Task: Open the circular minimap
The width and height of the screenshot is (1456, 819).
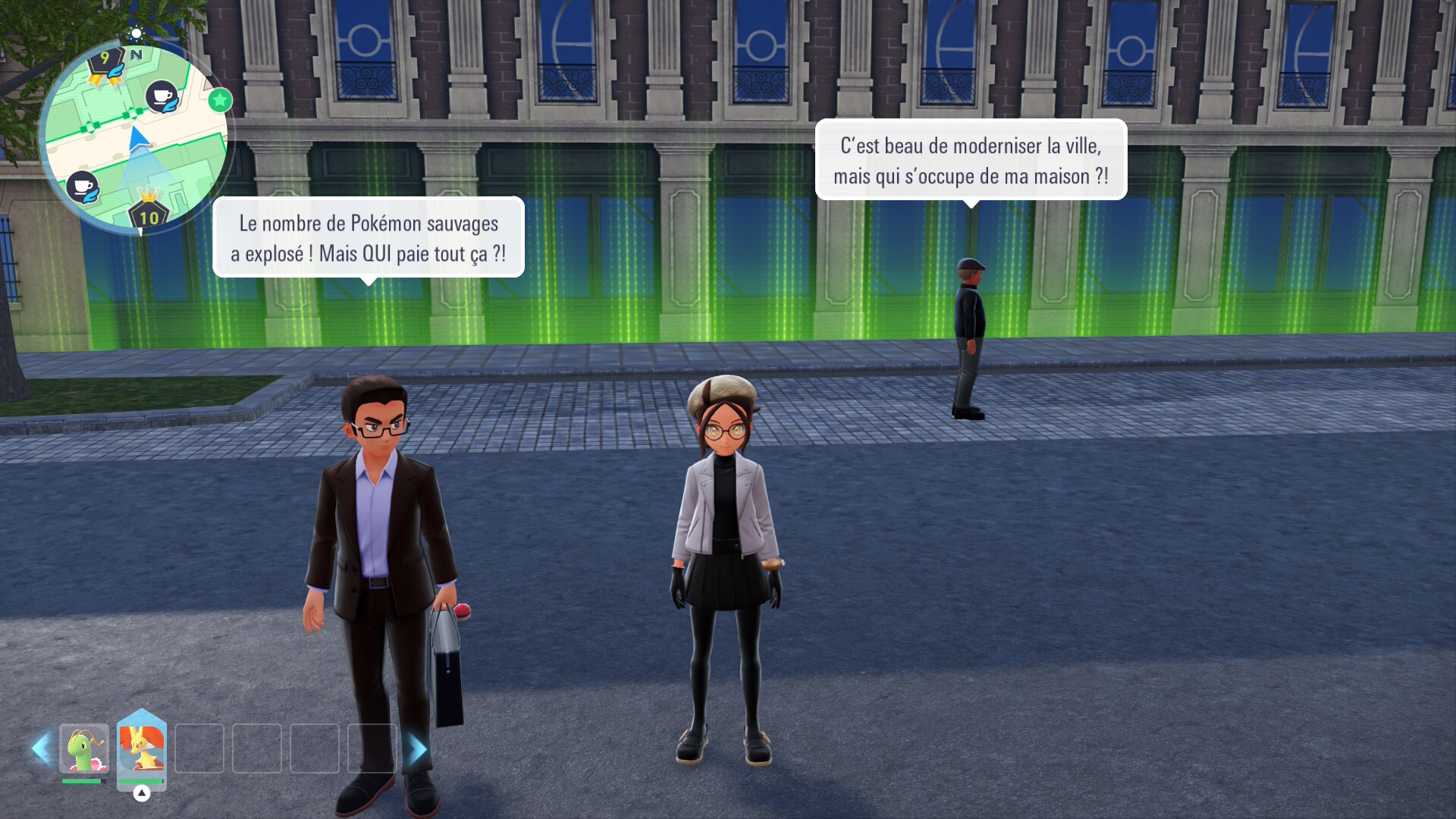Action: coord(136,137)
